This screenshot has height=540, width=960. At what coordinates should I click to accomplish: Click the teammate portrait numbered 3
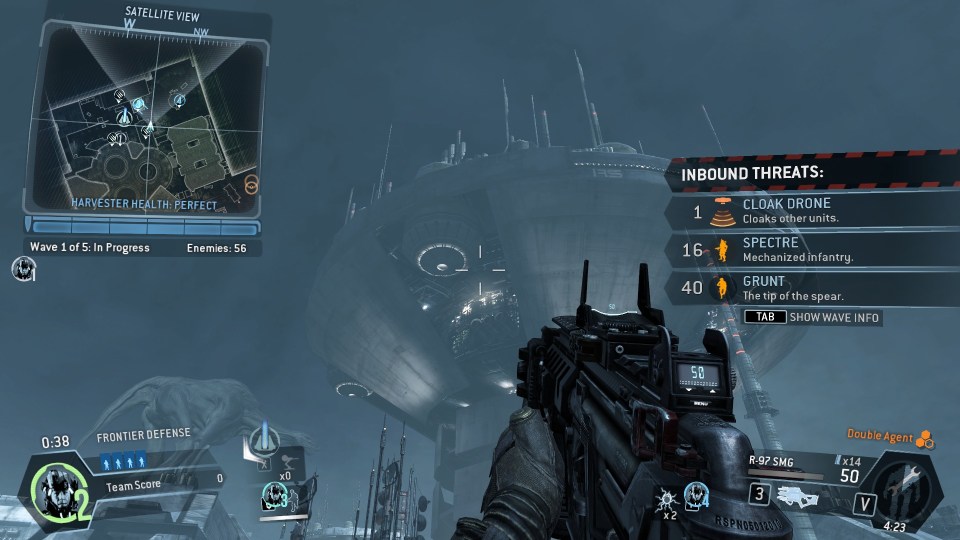click(275, 494)
